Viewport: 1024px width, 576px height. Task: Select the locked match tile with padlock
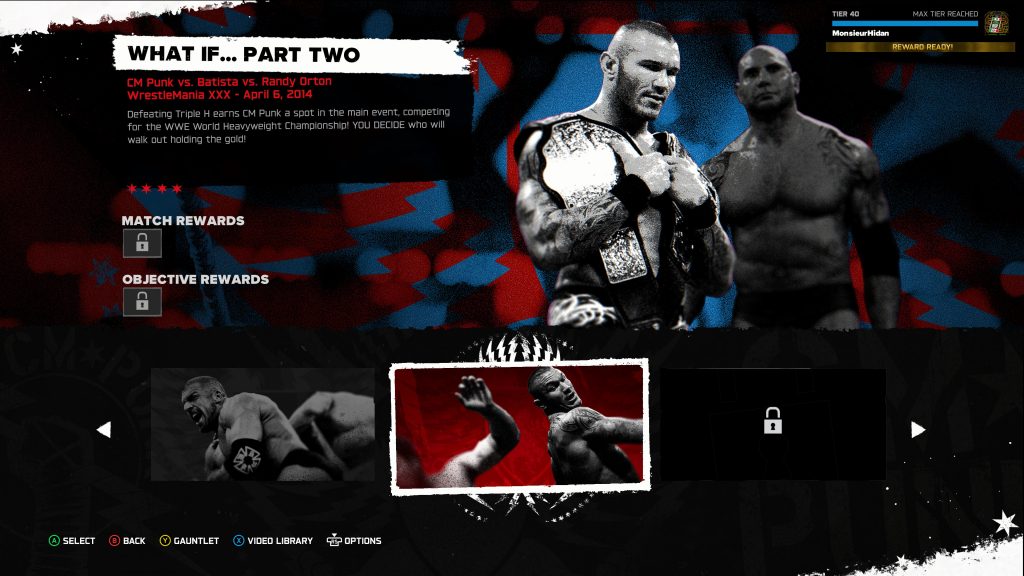point(772,424)
